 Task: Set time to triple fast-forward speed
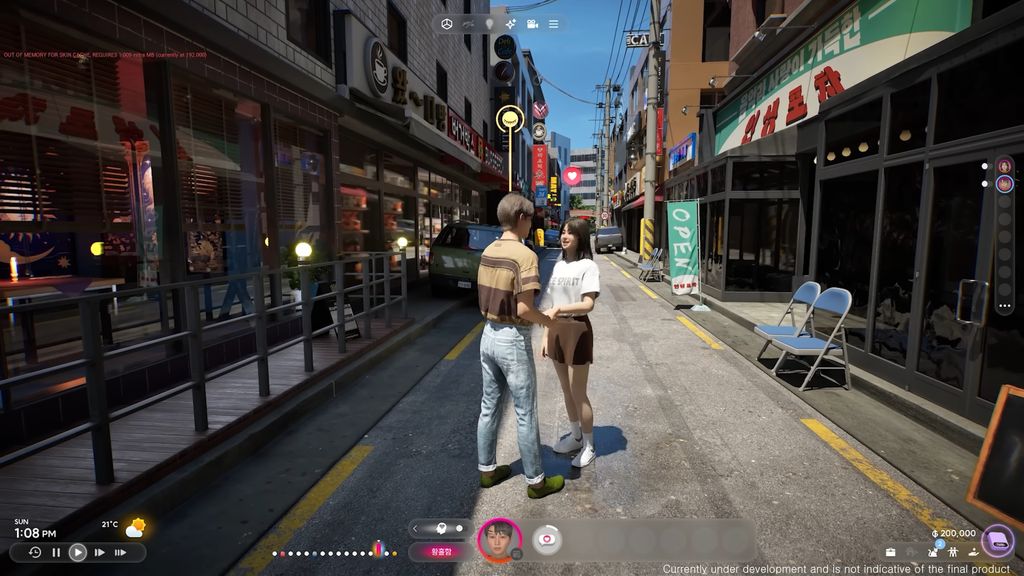pos(122,552)
